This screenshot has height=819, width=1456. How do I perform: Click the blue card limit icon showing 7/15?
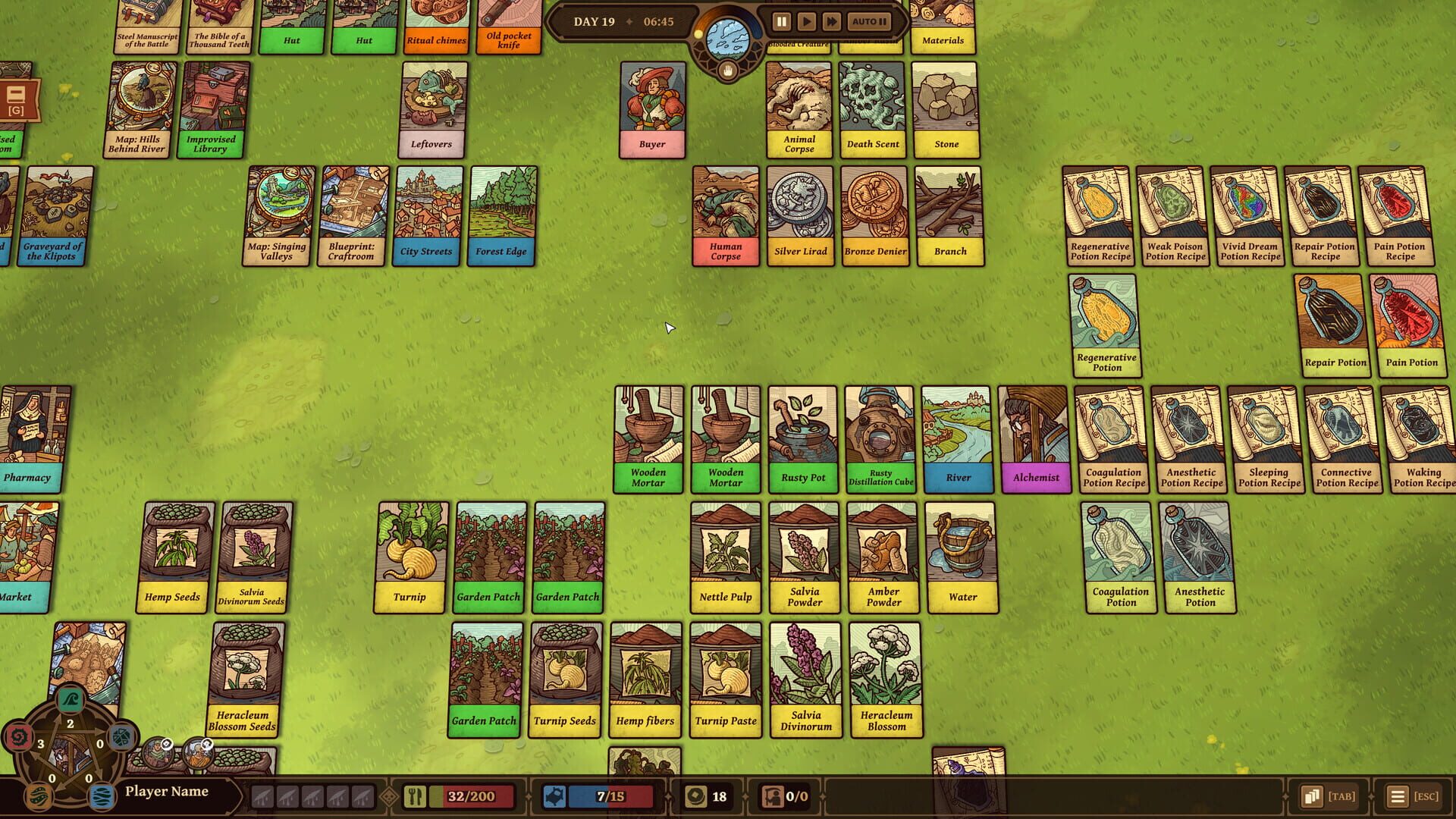554,796
